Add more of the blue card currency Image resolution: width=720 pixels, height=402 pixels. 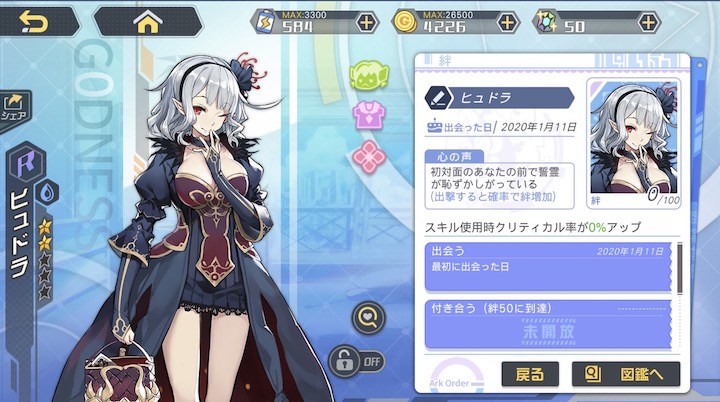pyautogui.click(x=367, y=22)
